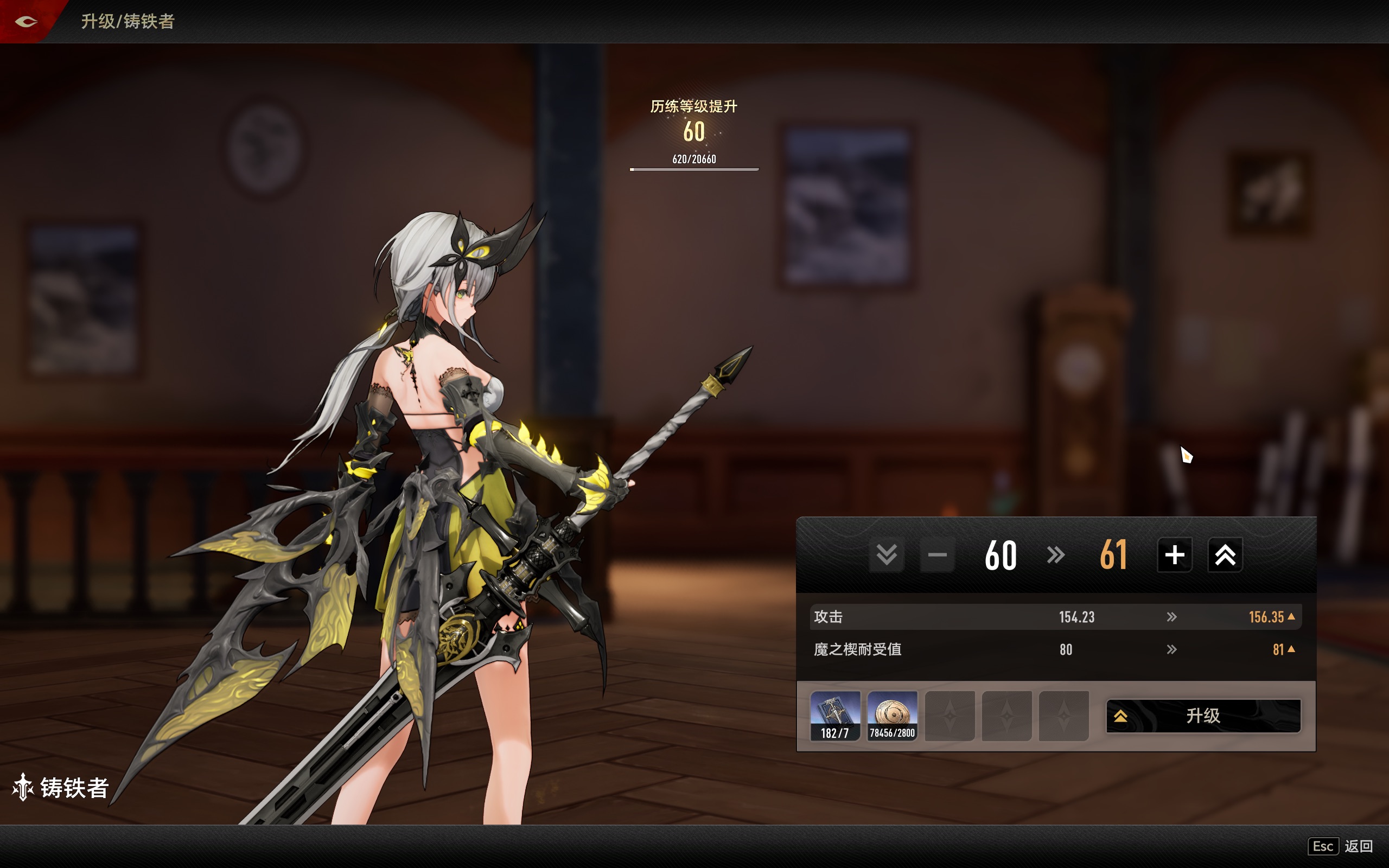Image resolution: width=1389 pixels, height=868 pixels.
Task: Click the red back arrow button
Action: click(26, 22)
